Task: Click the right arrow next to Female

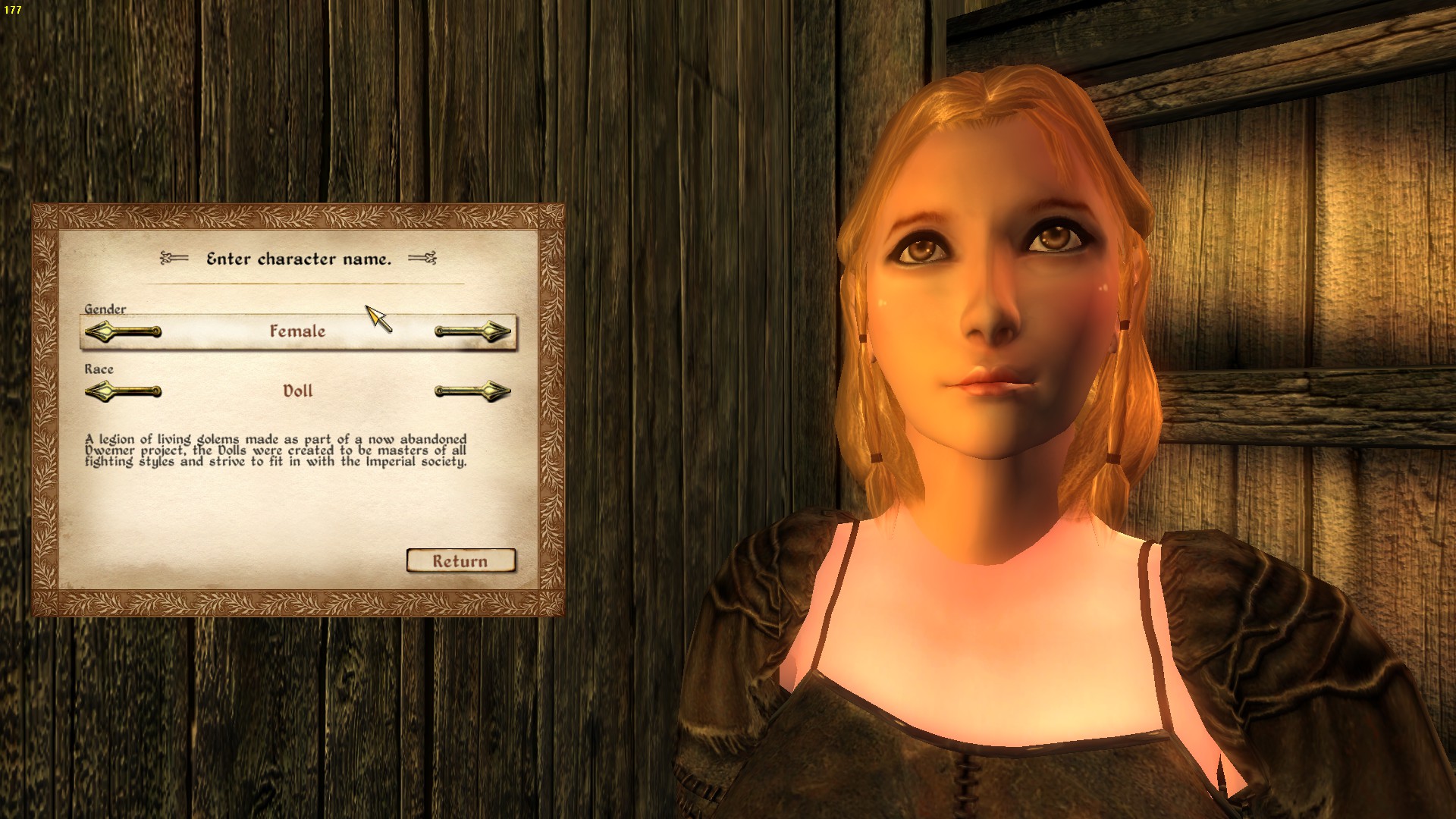Action: pyautogui.click(x=472, y=331)
